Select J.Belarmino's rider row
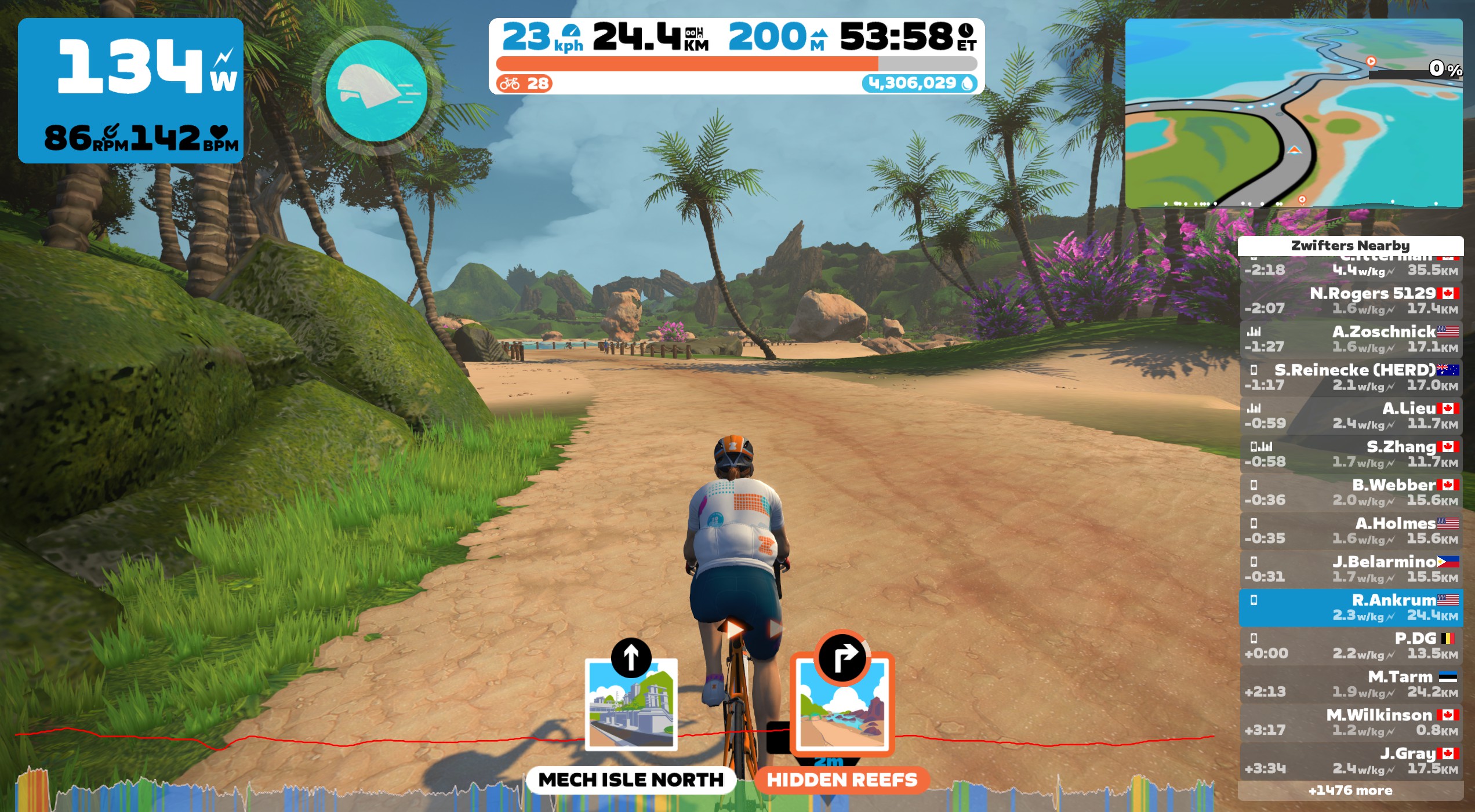1475x812 pixels. [x=1350, y=569]
